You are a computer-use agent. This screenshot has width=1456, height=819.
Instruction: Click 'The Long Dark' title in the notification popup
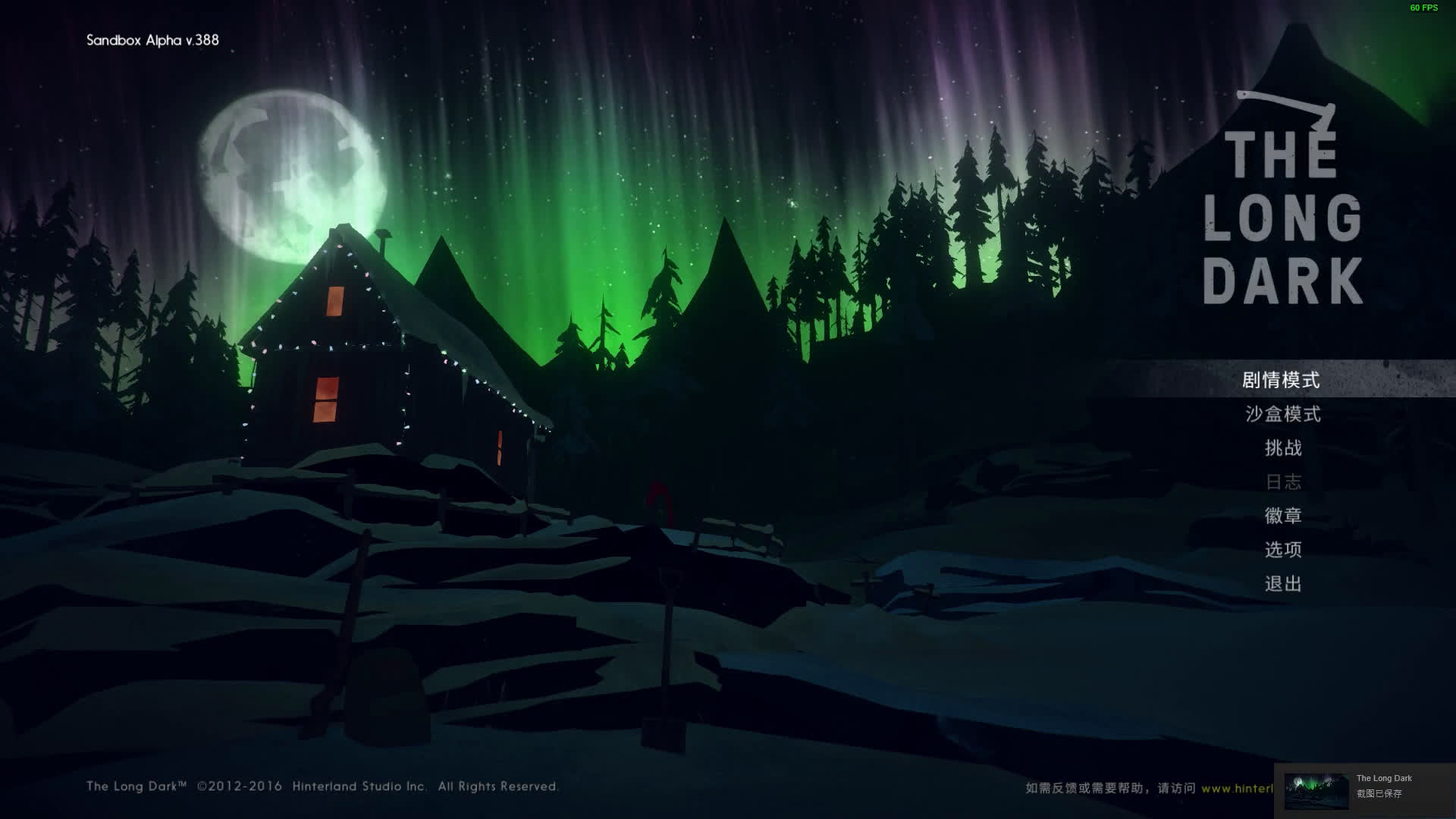1383,778
